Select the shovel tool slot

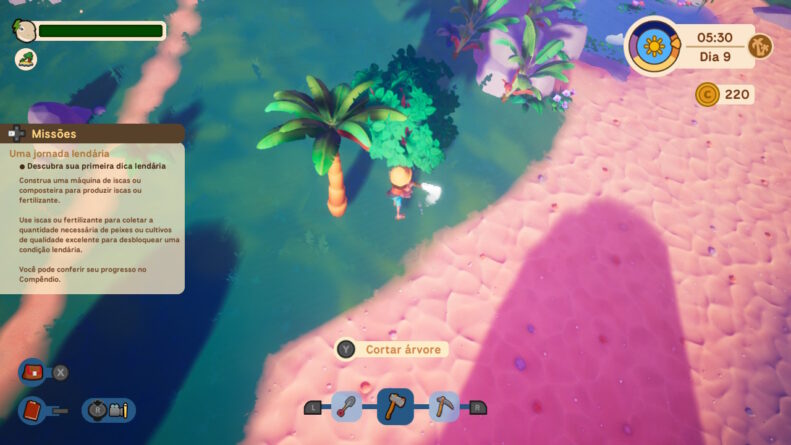tap(346, 406)
